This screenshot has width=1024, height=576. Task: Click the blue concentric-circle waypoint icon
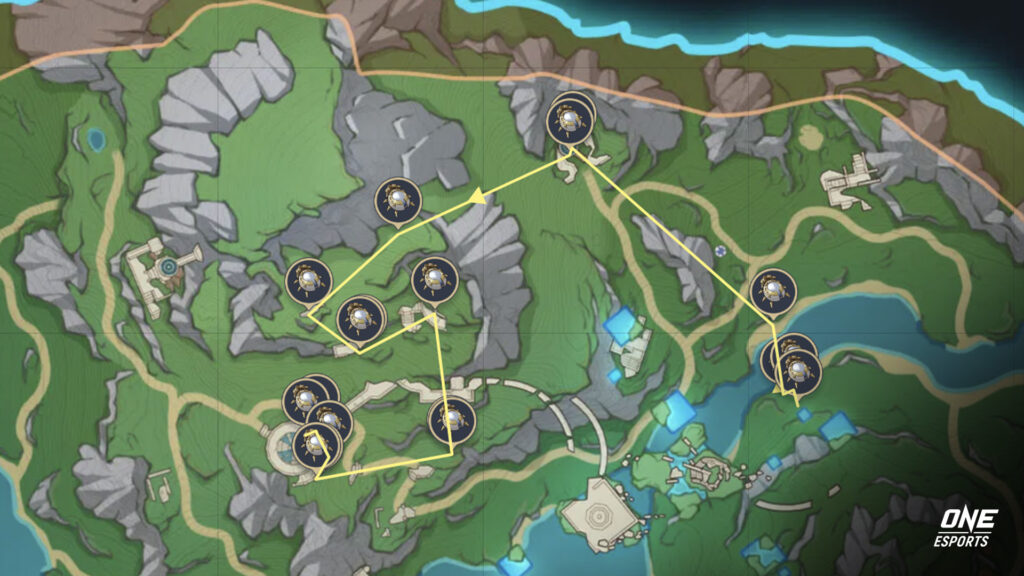click(170, 267)
